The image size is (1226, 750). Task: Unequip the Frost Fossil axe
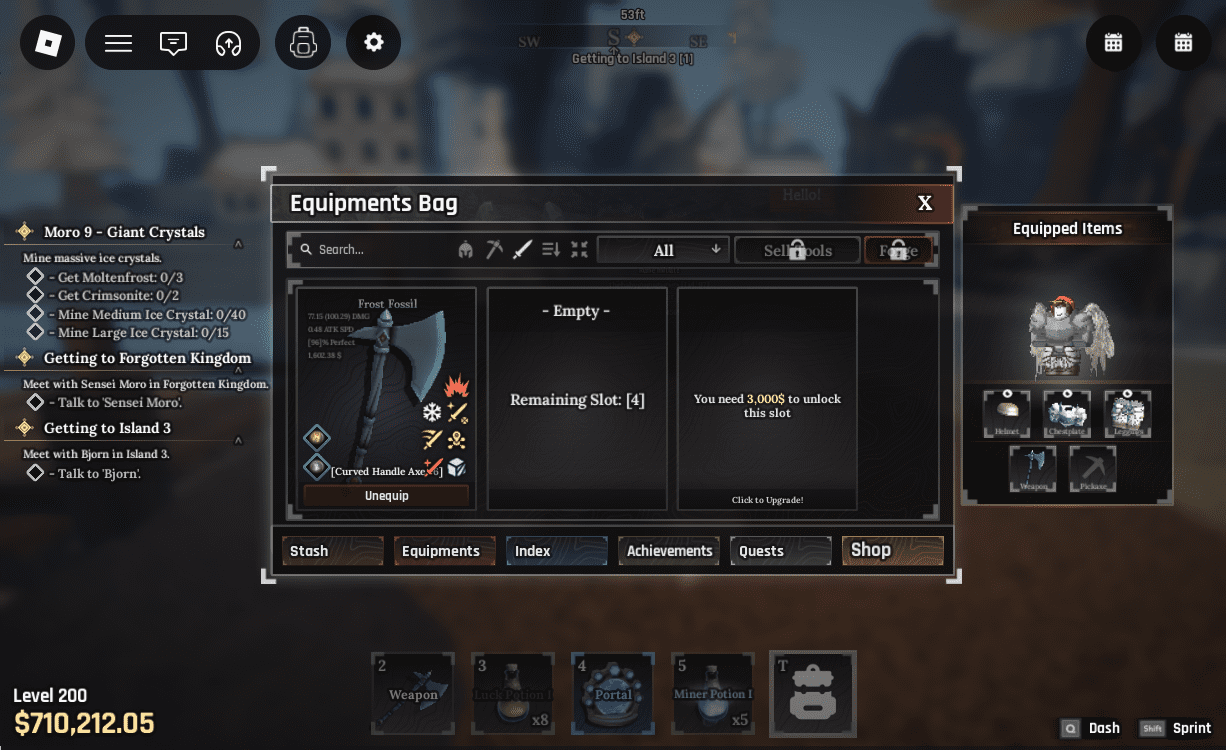[x=386, y=496]
